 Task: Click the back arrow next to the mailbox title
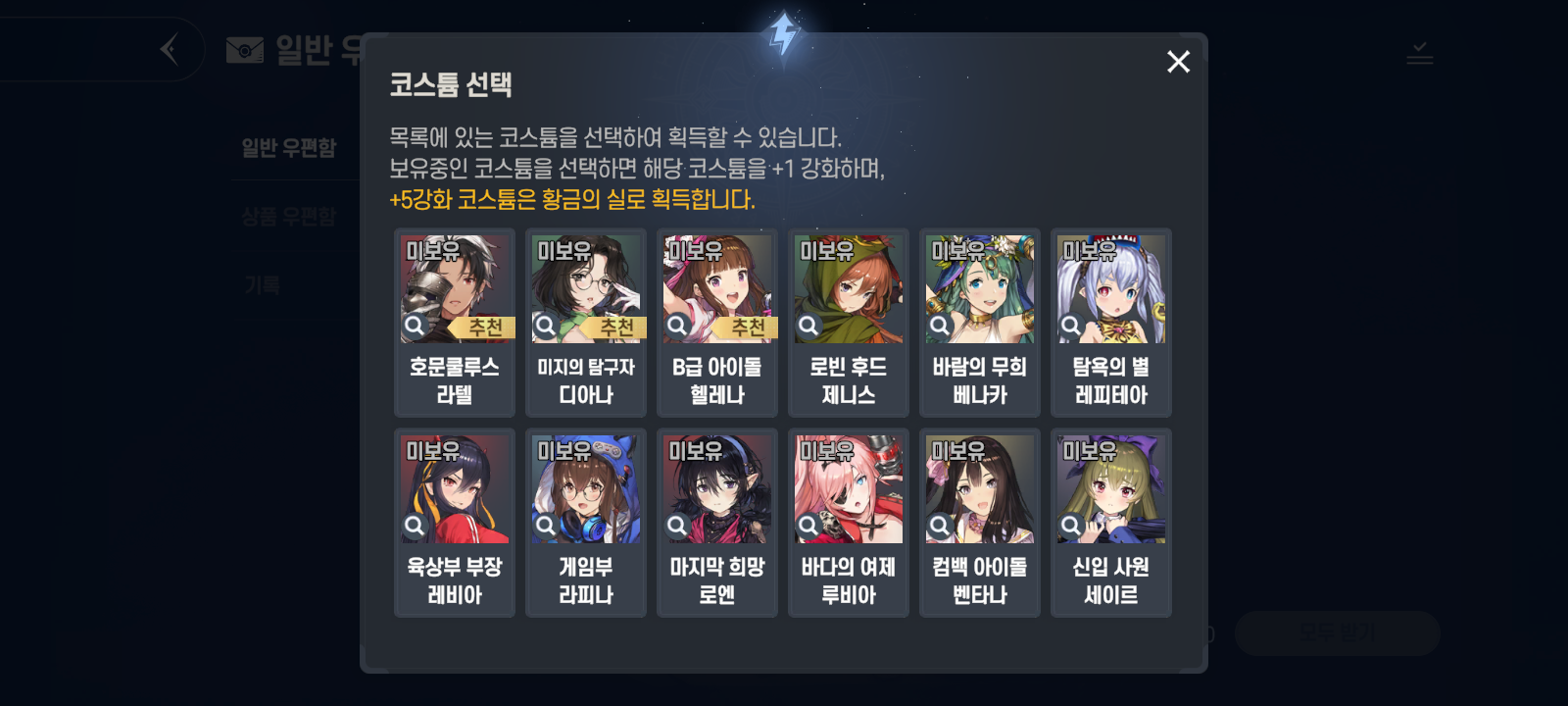click(167, 47)
